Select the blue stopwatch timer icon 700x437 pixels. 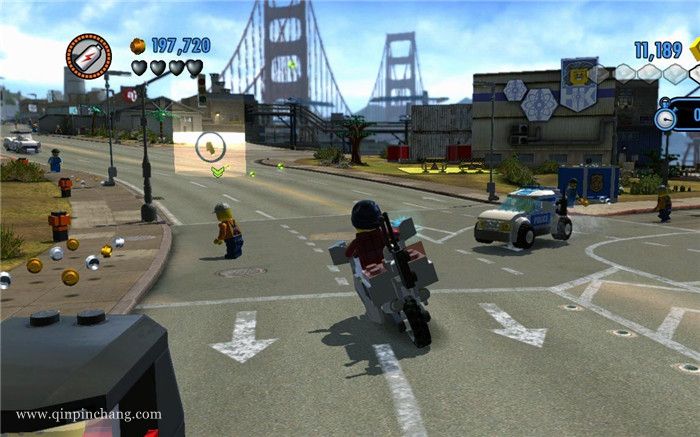pyautogui.click(x=665, y=117)
